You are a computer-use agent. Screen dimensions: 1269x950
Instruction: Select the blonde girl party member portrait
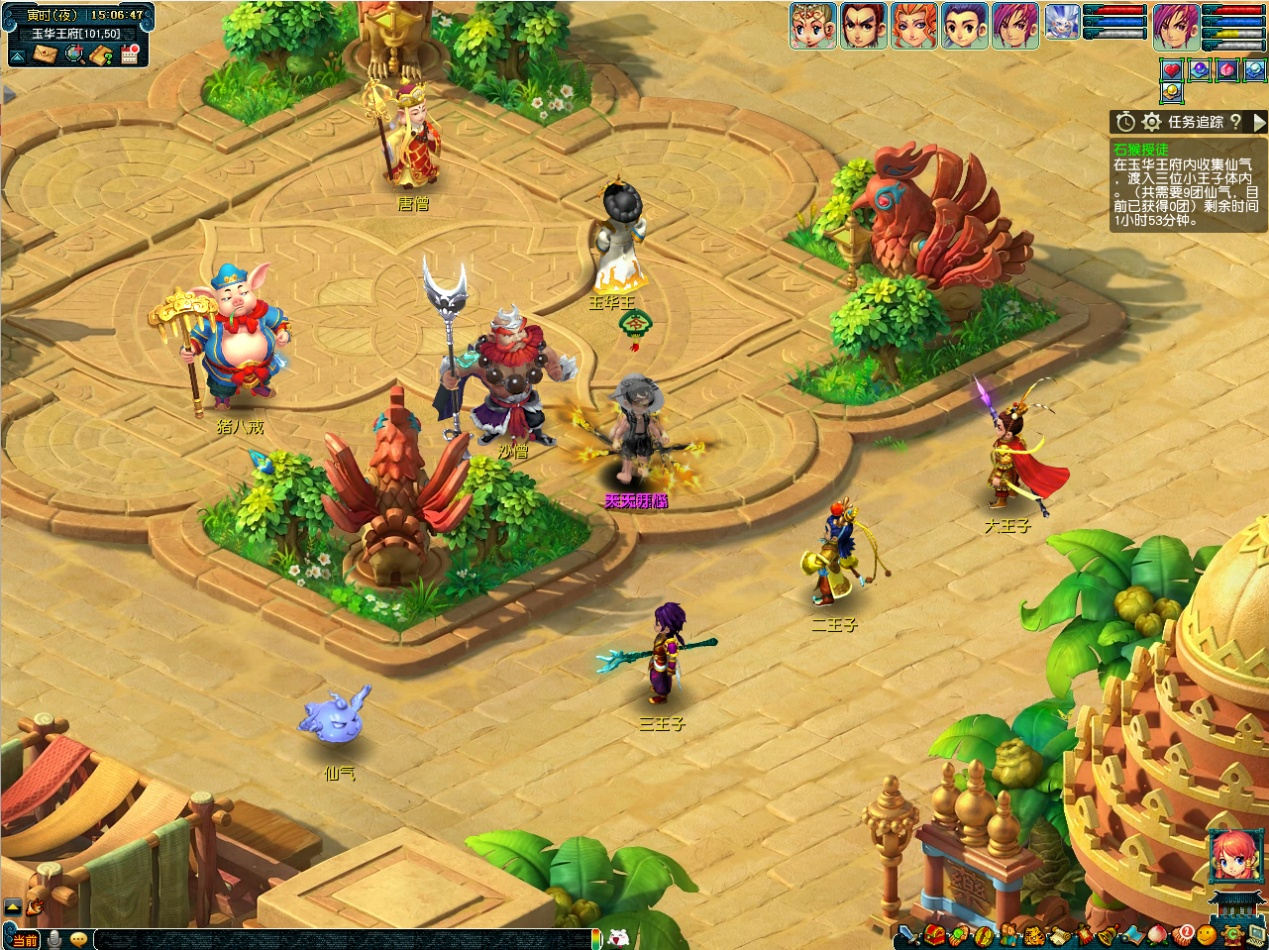coord(813,25)
